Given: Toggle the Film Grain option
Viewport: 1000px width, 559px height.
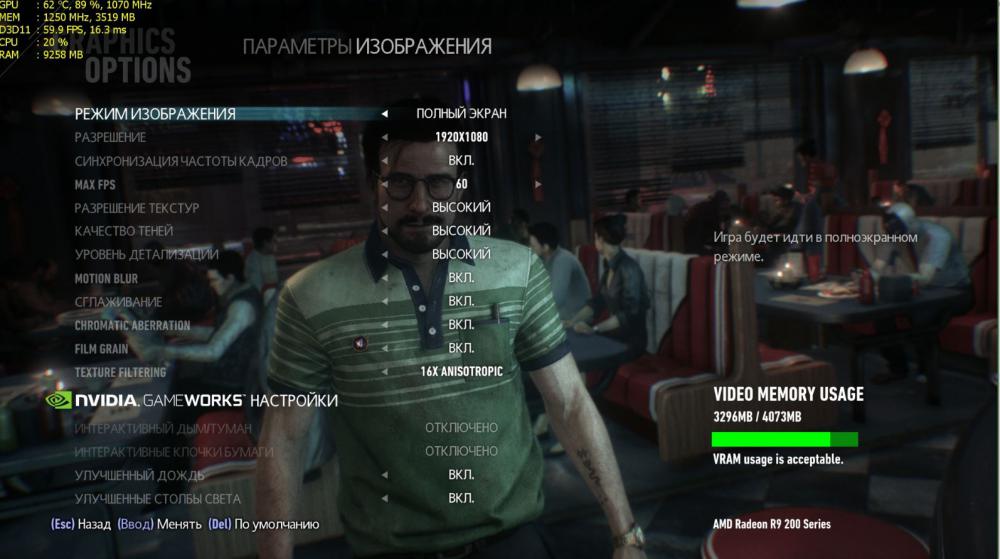Looking at the screenshot, I should [101, 349].
